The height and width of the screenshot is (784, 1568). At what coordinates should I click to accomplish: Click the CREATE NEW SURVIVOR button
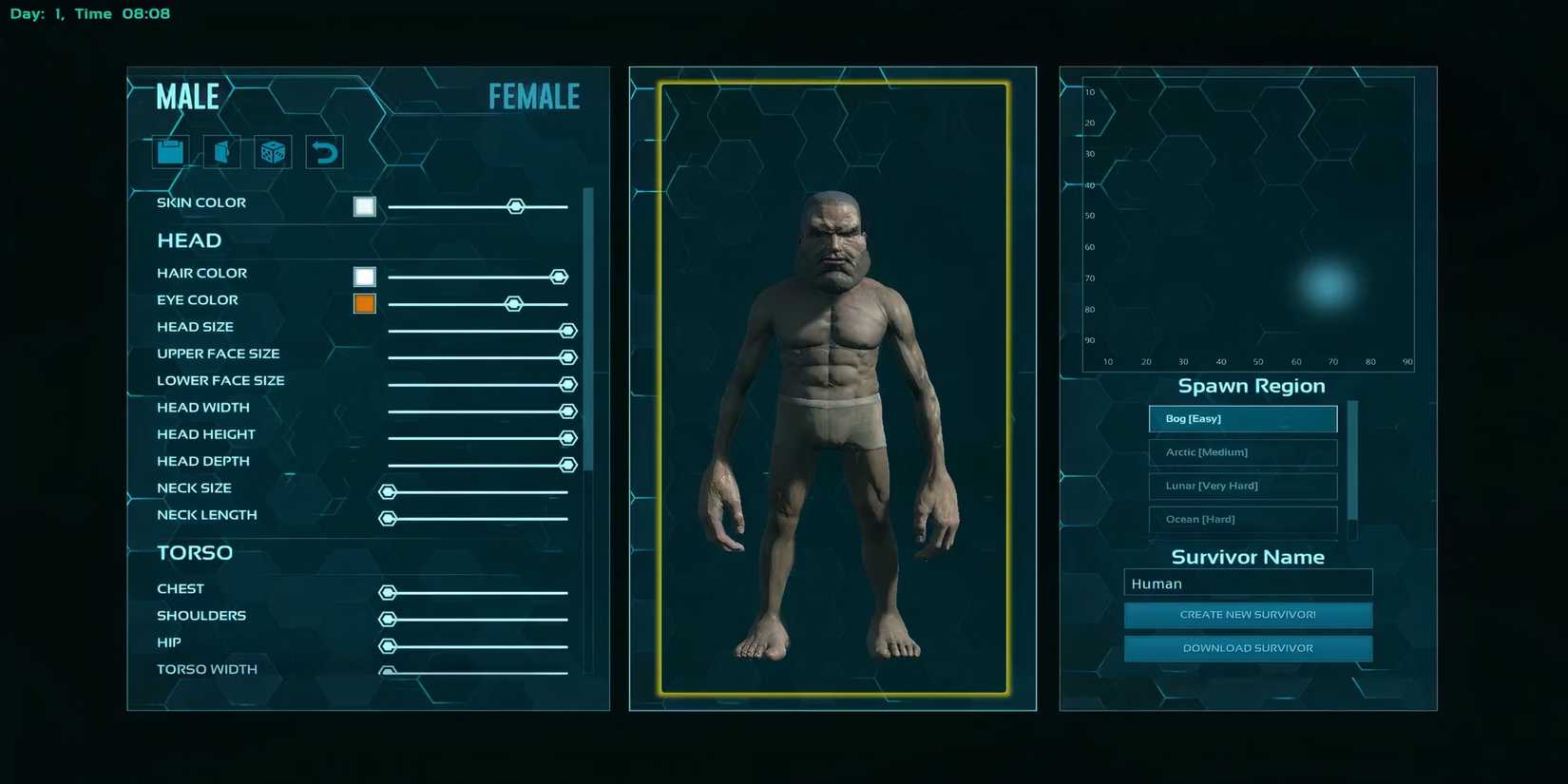pyautogui.click(x=1248, y=615)
